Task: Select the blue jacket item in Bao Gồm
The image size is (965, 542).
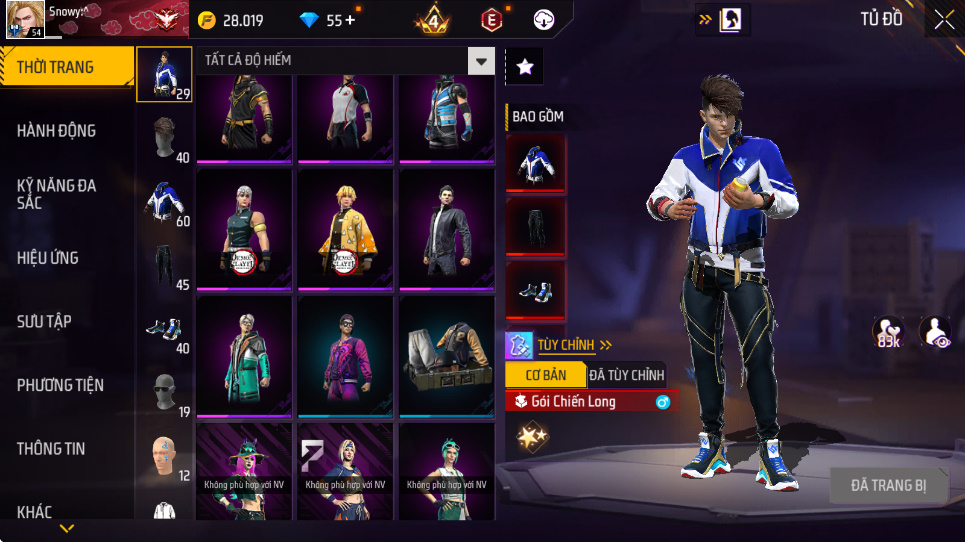Action: pos(536,162)
